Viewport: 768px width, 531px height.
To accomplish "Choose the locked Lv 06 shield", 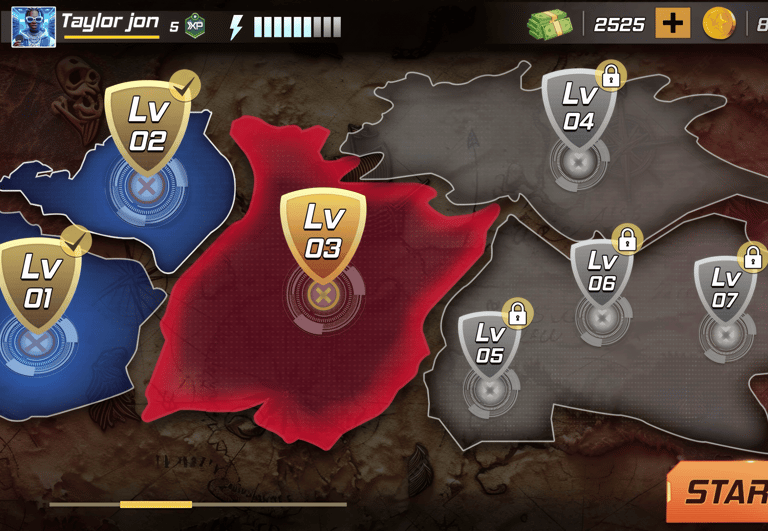I will (601, 273).
